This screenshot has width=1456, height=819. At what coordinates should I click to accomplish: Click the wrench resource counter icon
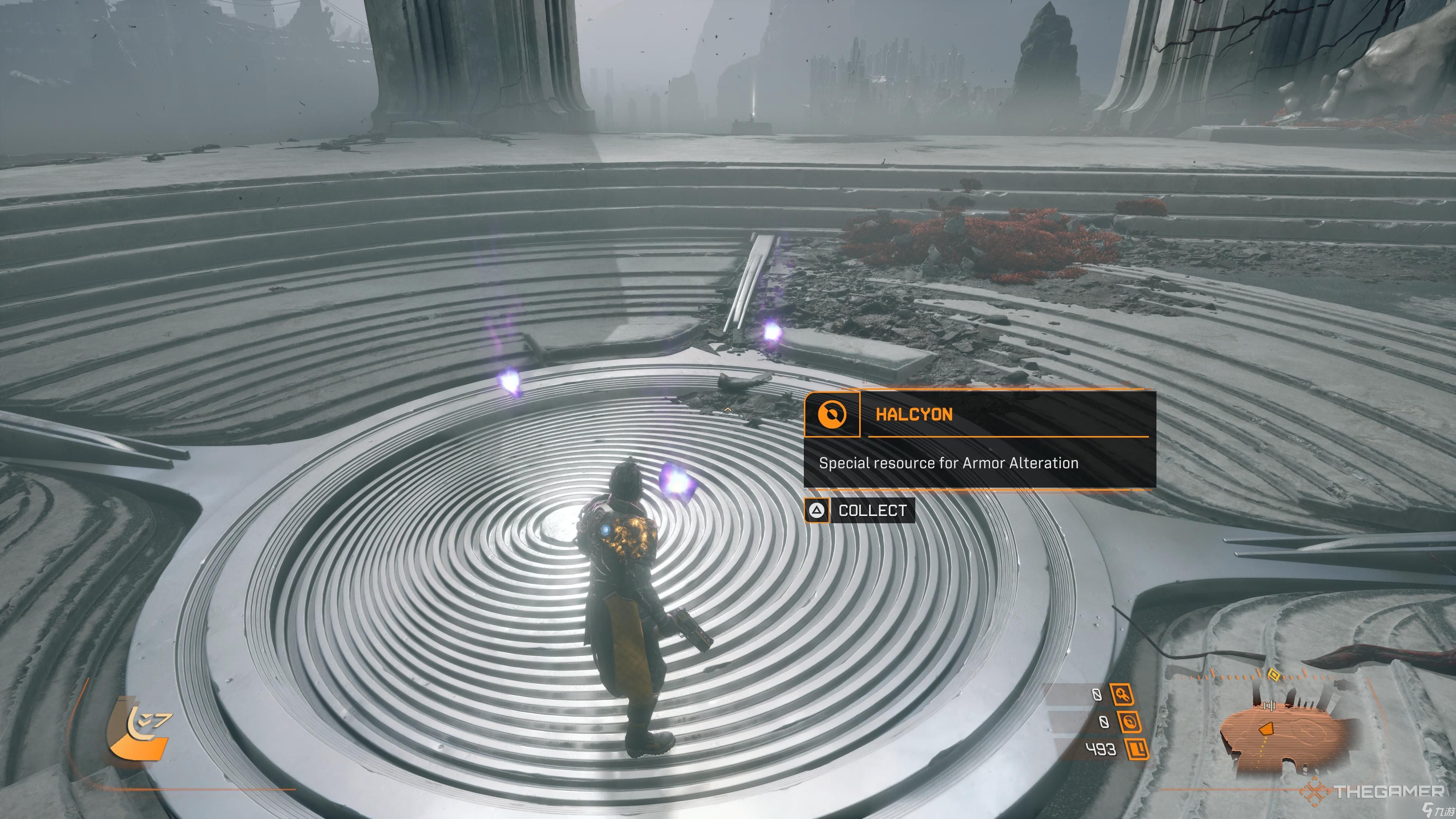[x=1122, y=695]
